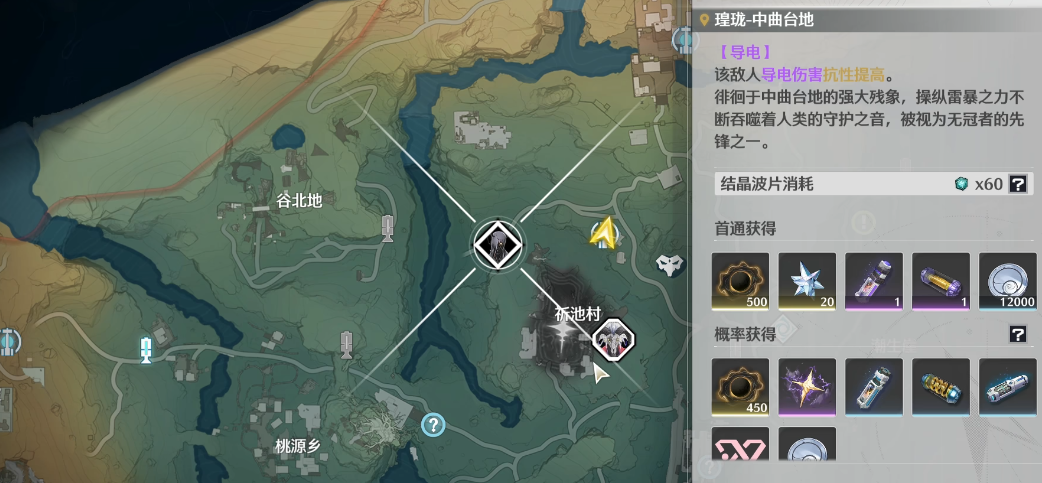Open the blue question mark map marker
1042x483 pixels.
click(433, 425)
